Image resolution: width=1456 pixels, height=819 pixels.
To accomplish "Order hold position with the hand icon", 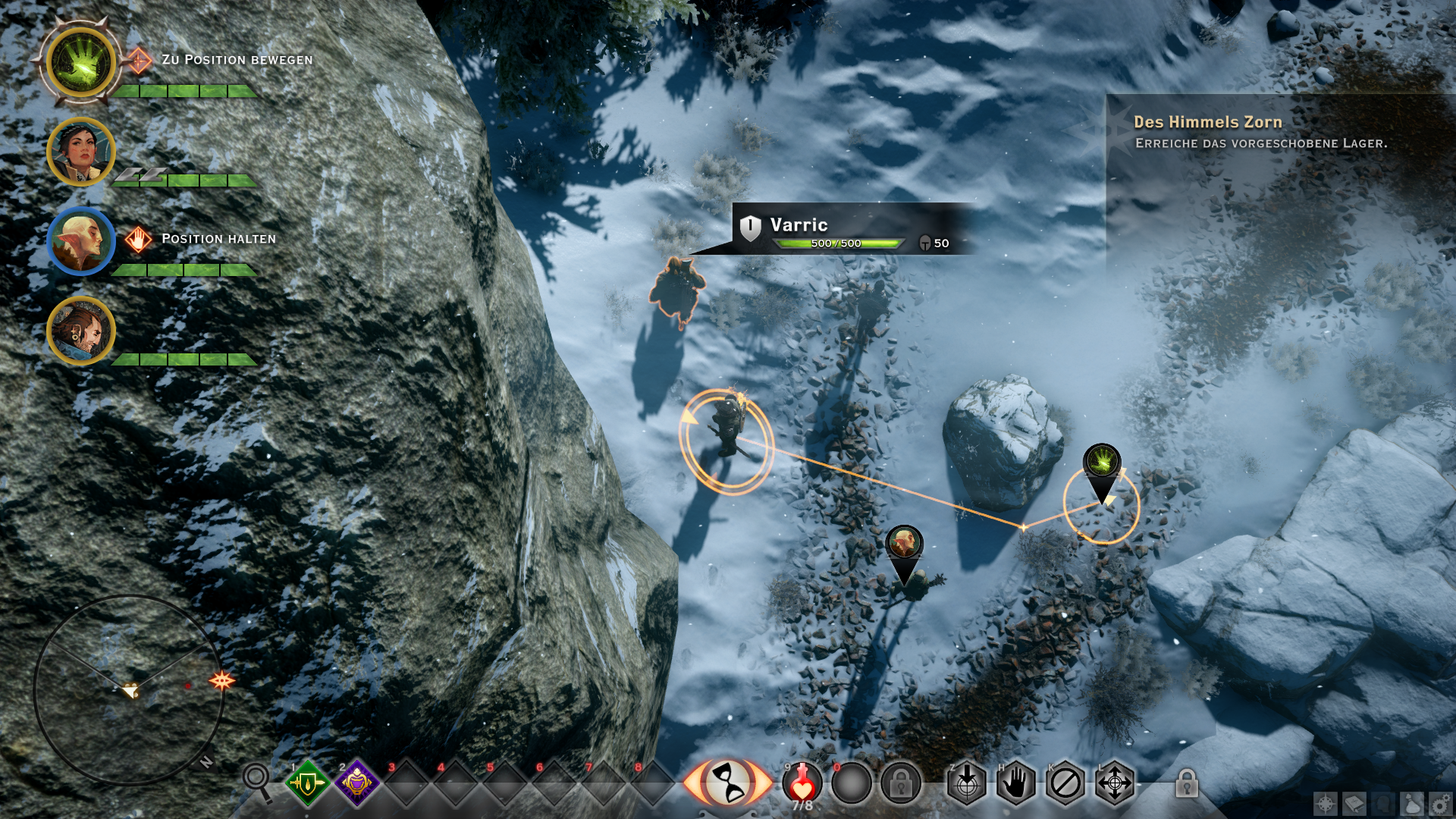I will [1015, 783].
